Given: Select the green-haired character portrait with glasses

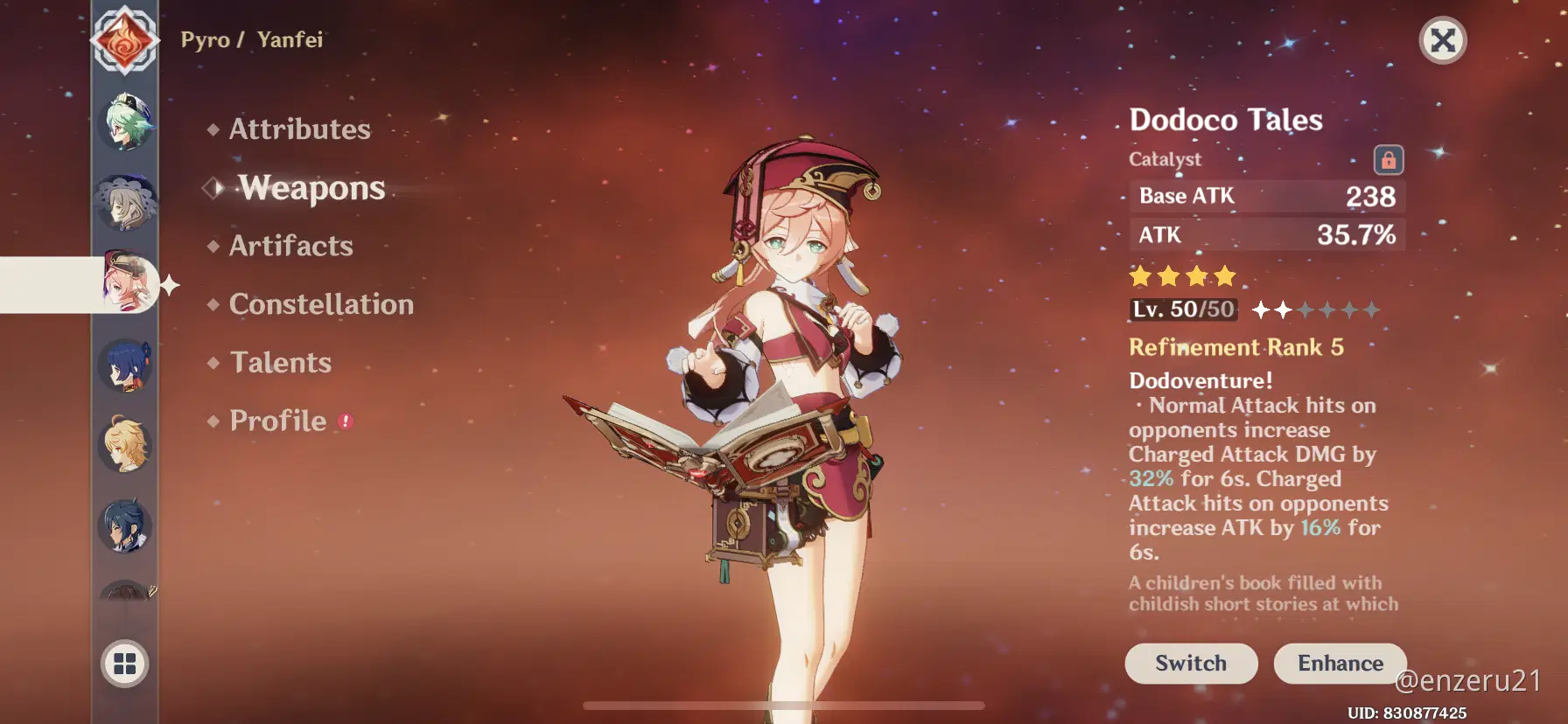Looking at the screenshot, I should coord(126,123).
